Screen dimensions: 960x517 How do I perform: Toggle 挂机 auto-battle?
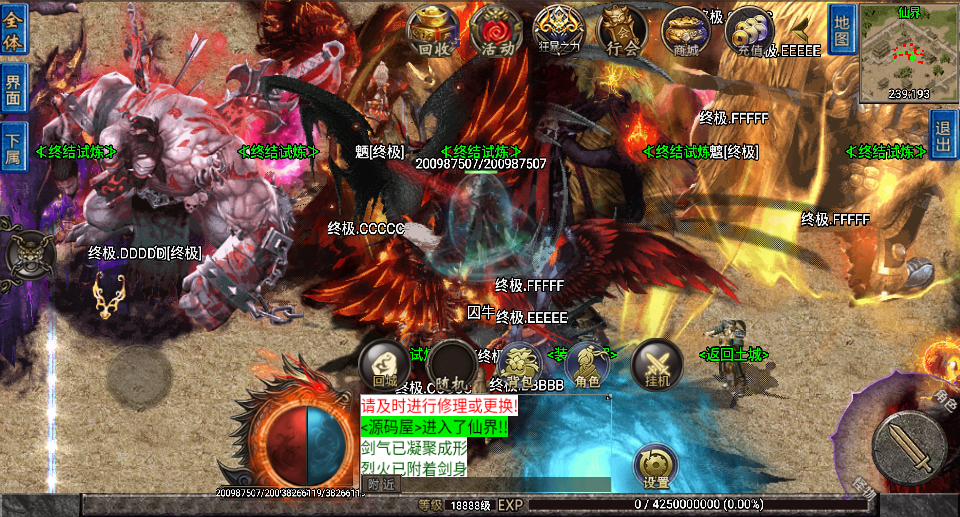coord(656,364)
